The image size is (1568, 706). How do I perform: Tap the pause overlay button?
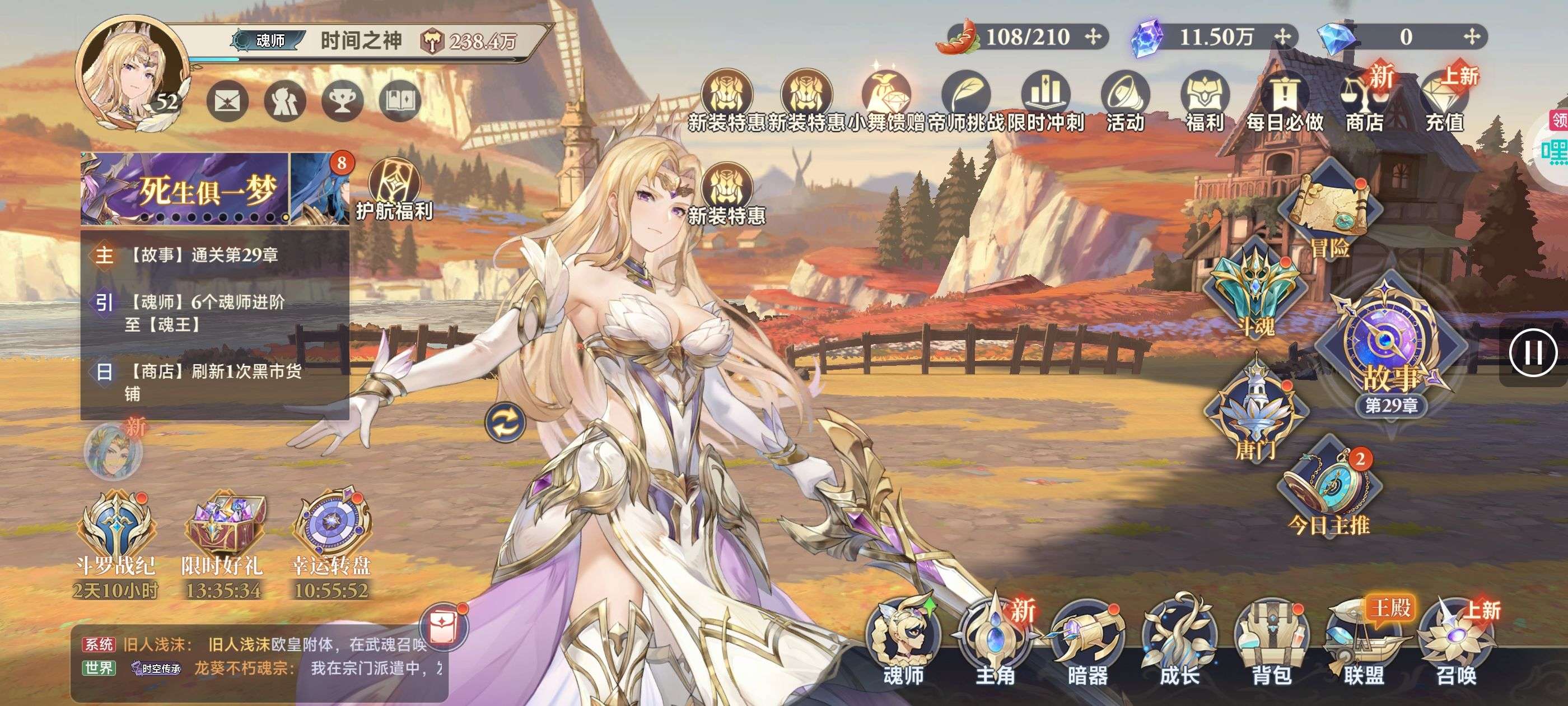(1533, 352)
